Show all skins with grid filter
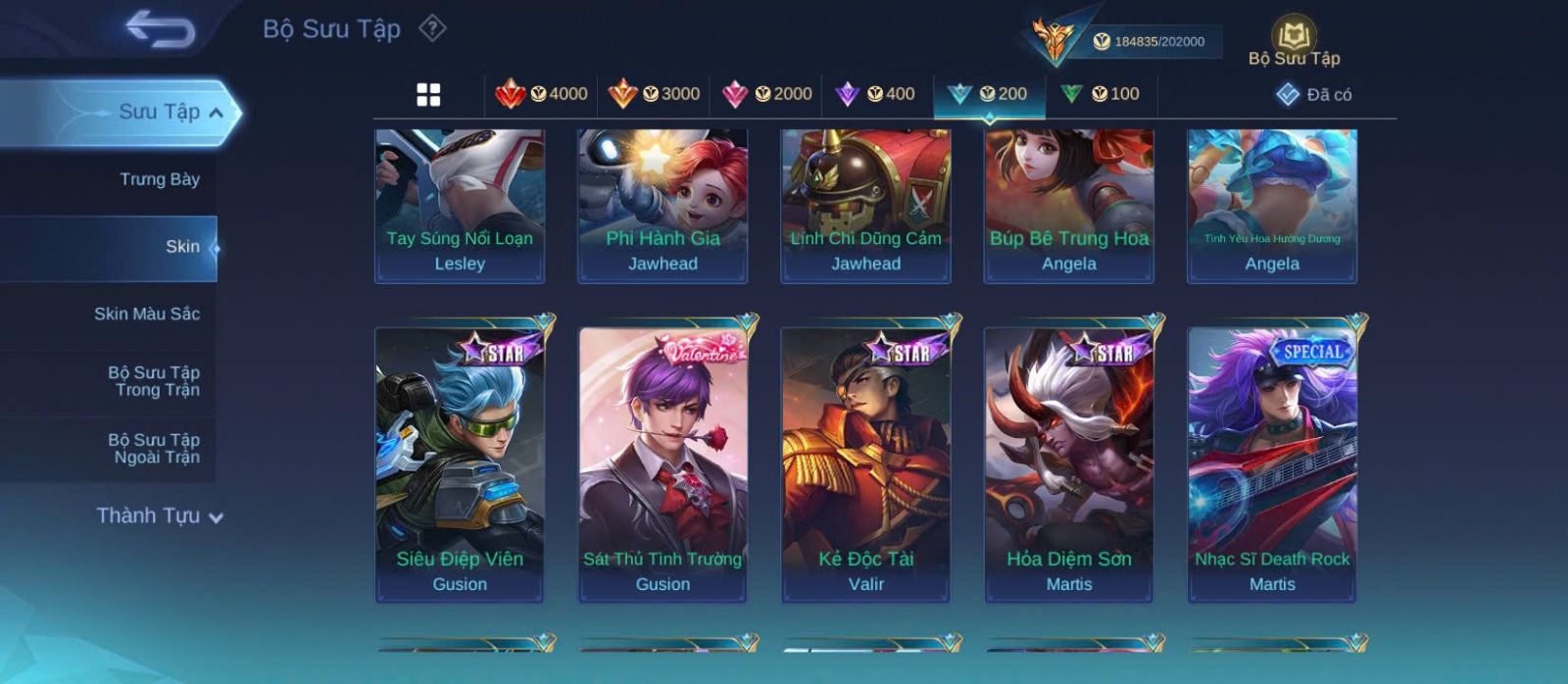Image resolution: width=1568 pixels, height=684 pixels. point(428,94)
